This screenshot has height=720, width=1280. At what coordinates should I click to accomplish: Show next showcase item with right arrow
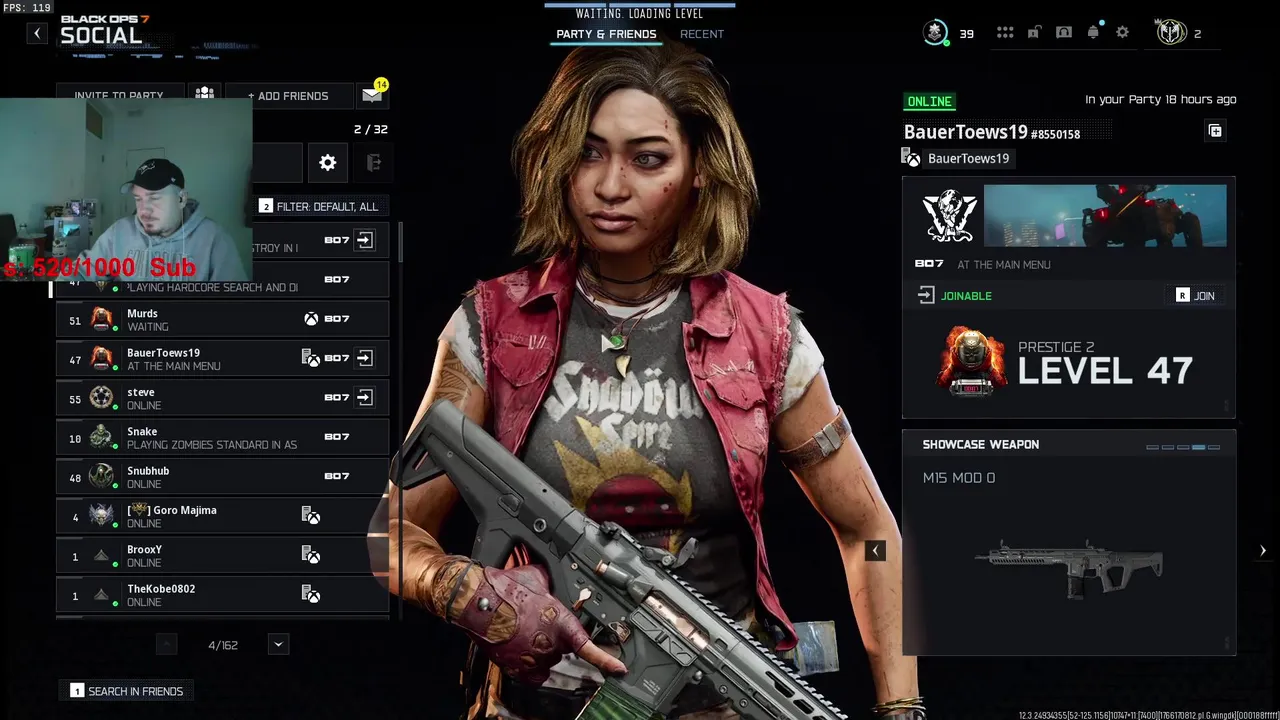coord(1262,550)
